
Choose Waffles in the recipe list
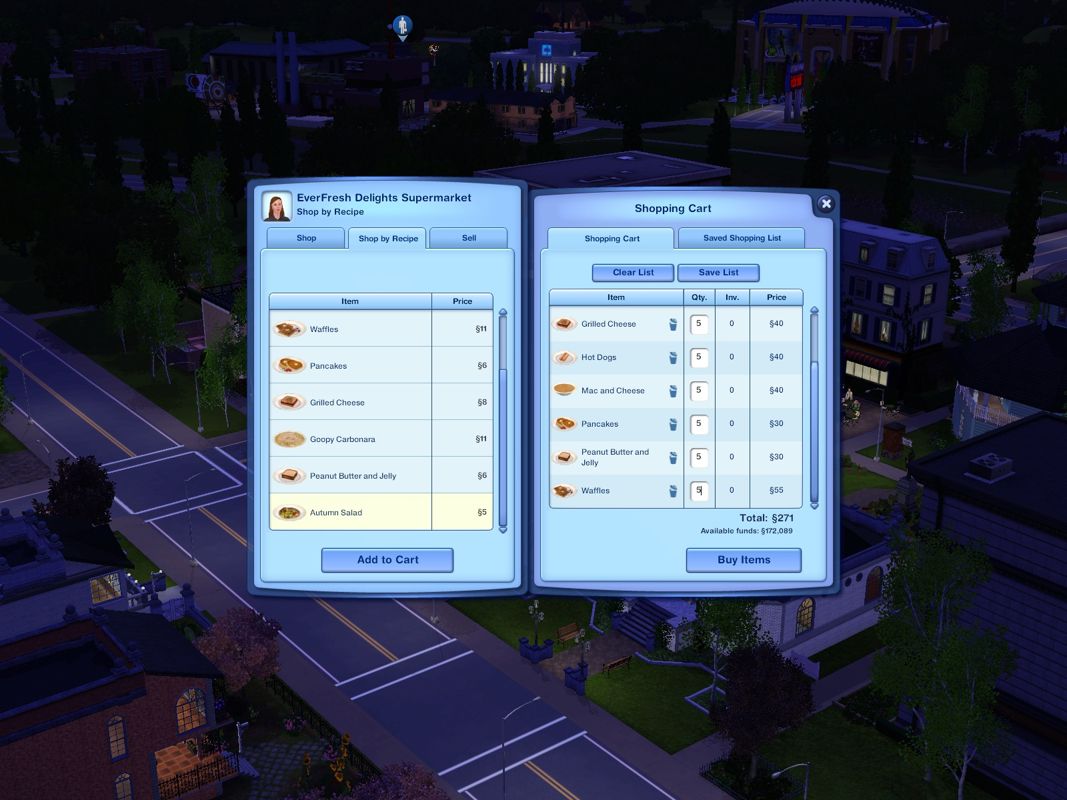pos(350,329)
